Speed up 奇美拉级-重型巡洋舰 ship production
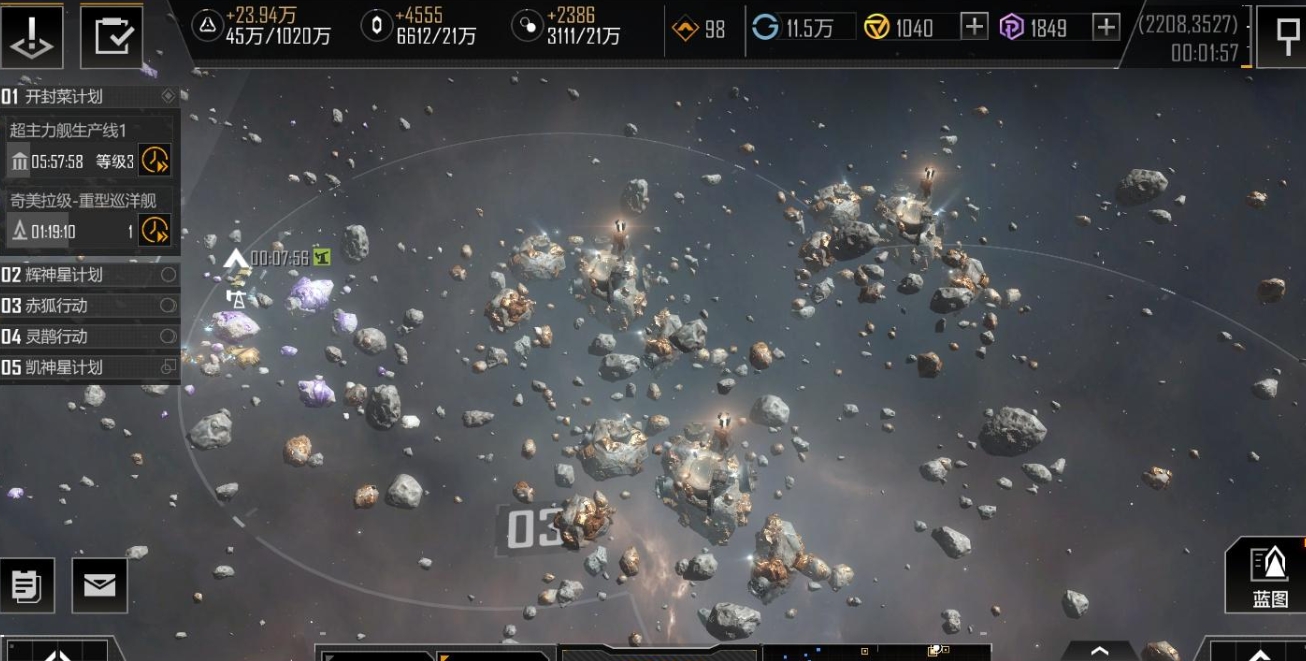The height and width of the screenshot is (661, 1306). click(x=154, y=230)
